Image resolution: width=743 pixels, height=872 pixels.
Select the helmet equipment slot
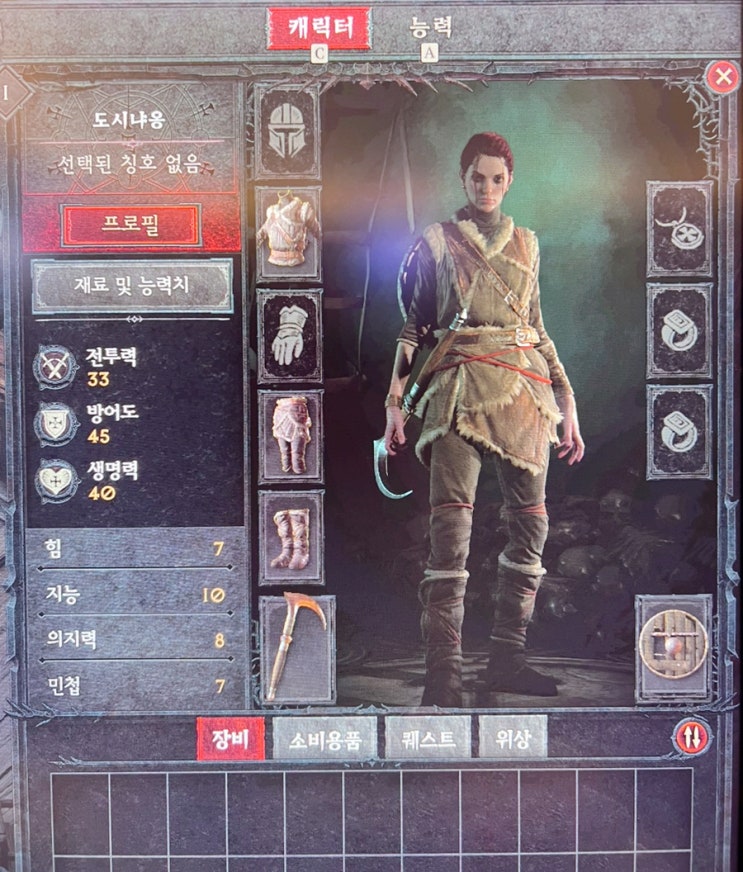288,131
